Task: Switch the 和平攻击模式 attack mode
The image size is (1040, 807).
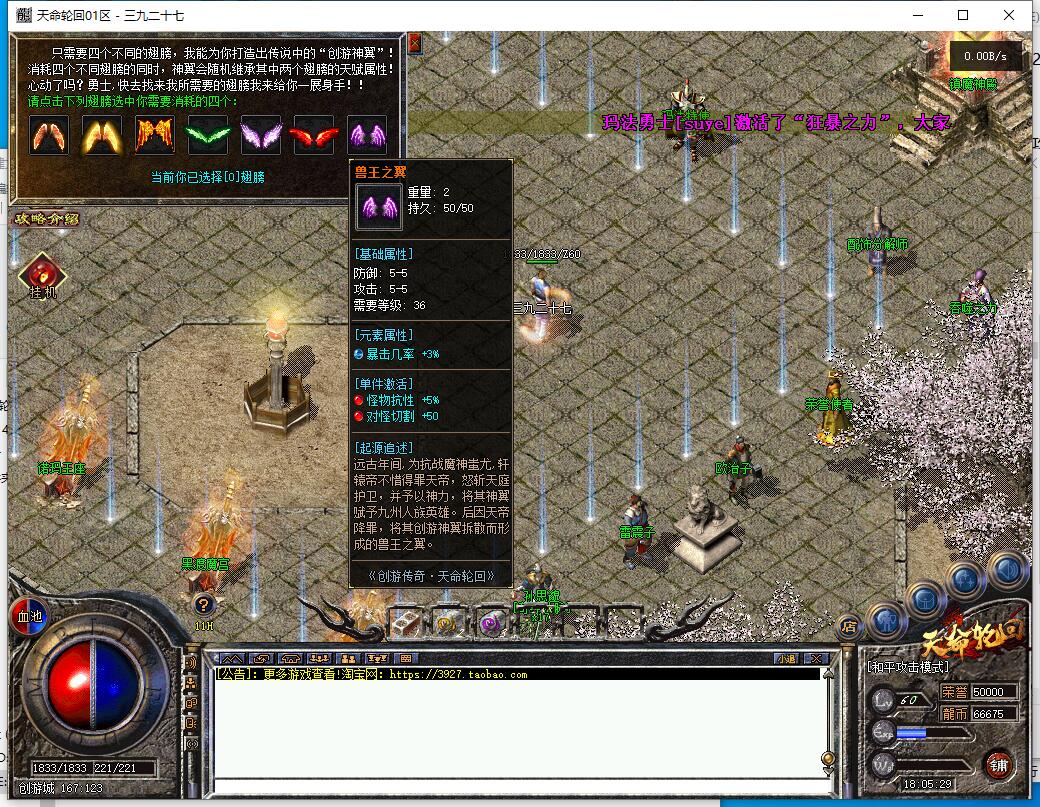Action: (908, 667)
